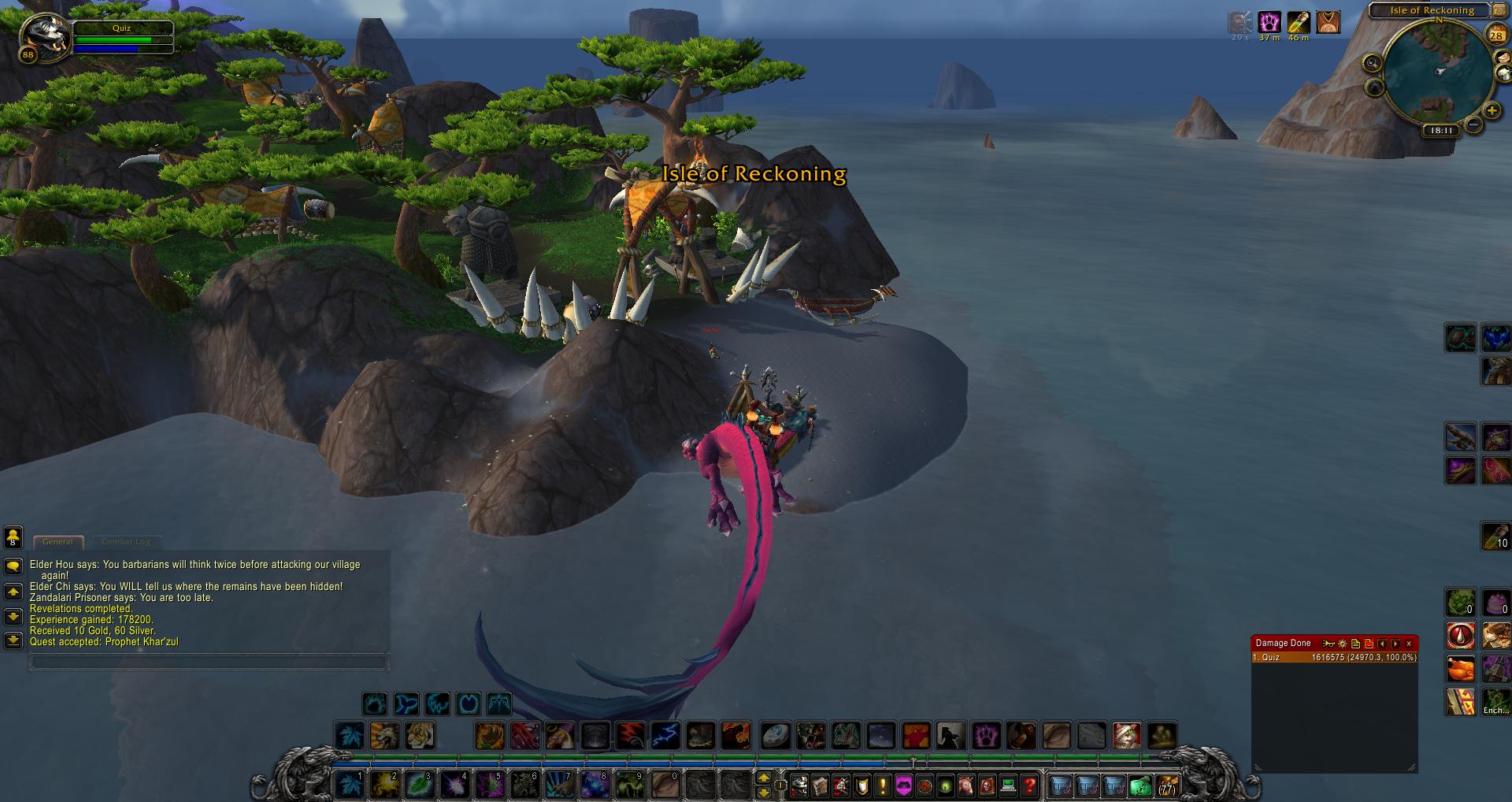The image size is (1512, 802).
Task: Select the General chat tab
Action: click(x=57, y=542)
